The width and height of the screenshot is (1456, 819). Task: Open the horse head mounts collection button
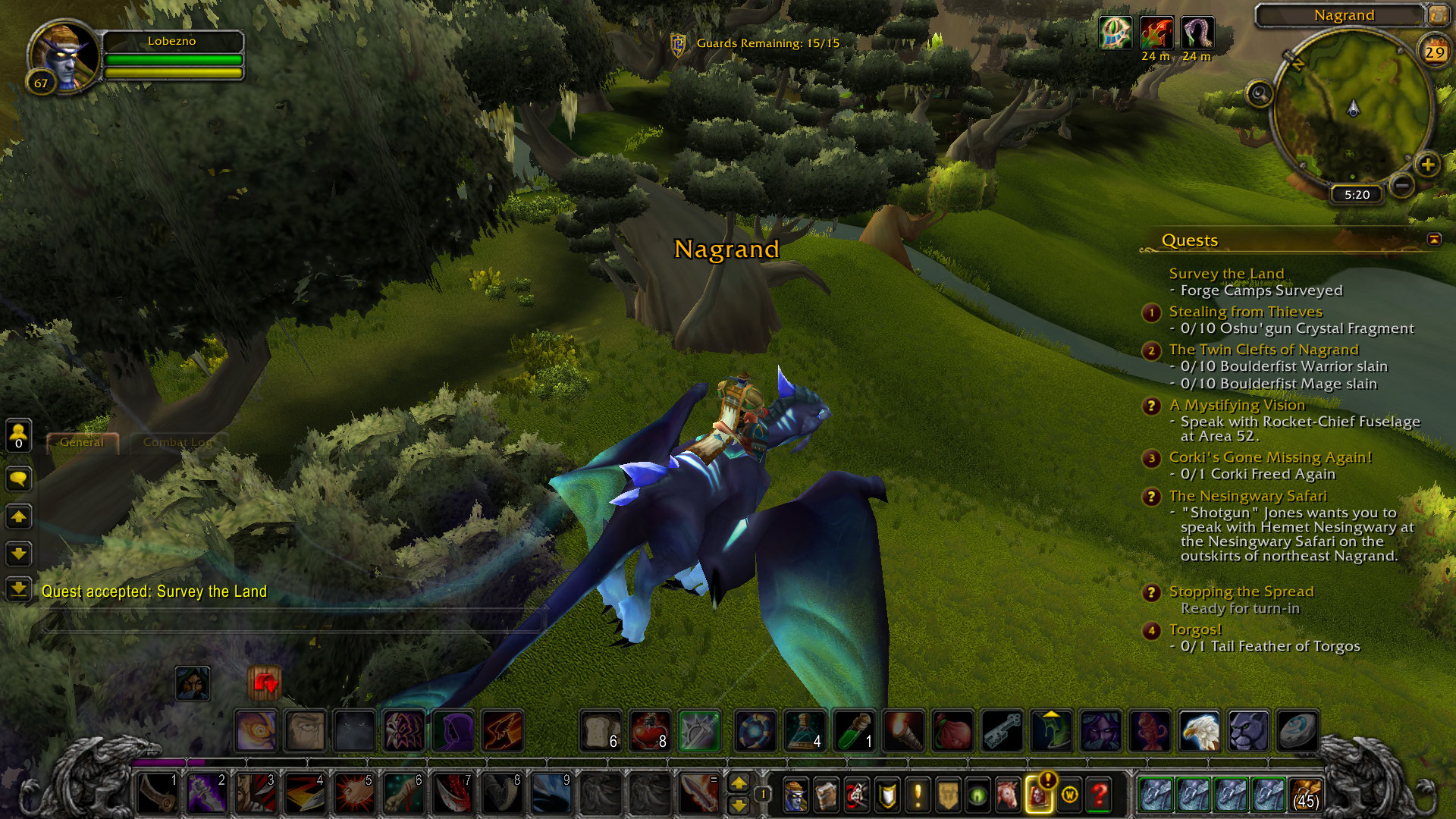[1008, 794]
